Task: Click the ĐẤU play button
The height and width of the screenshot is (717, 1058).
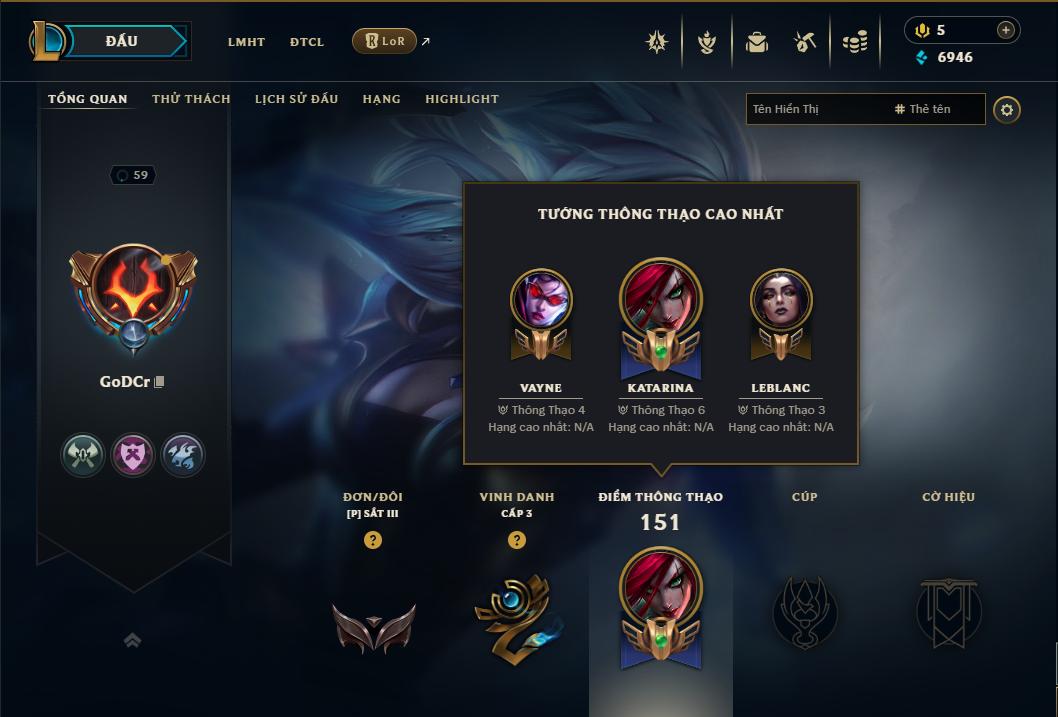Action: tap(121, 41)
